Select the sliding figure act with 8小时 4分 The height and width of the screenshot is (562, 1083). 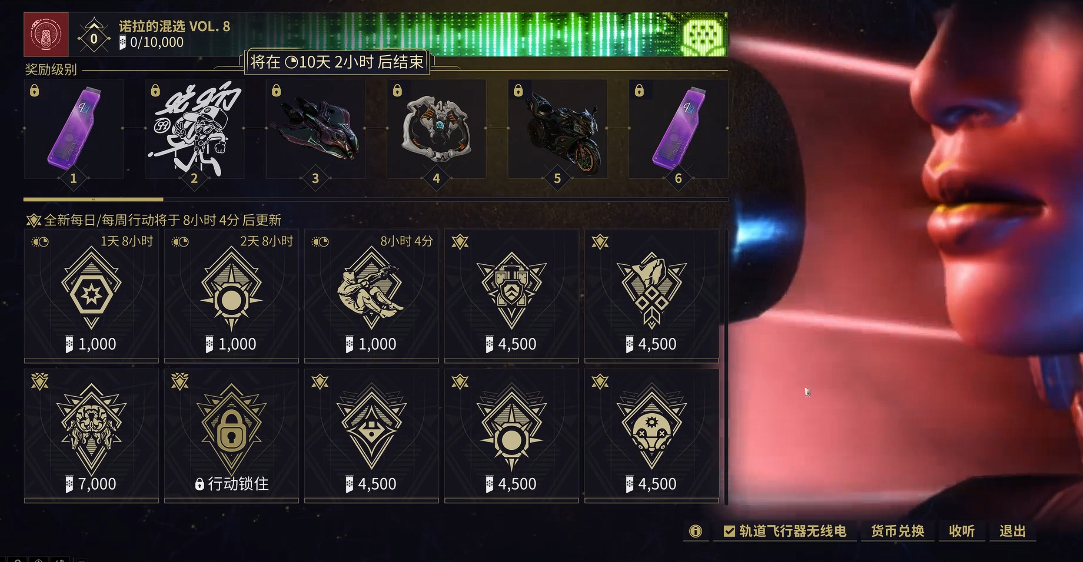tap(371, 295)
